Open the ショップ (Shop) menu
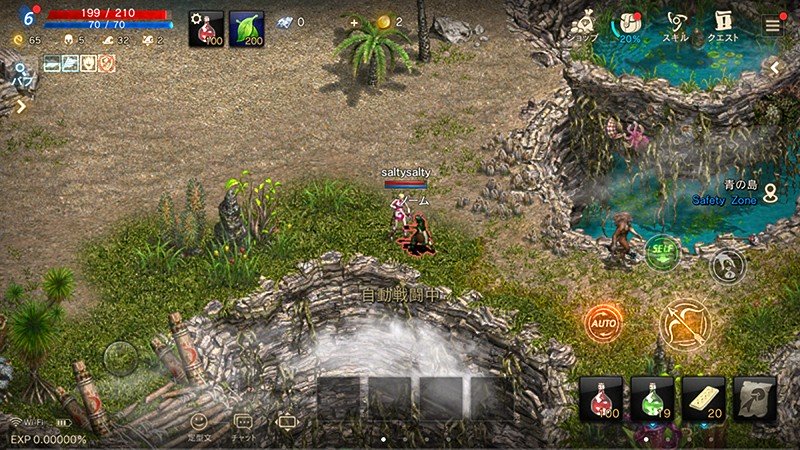This screenshot has width=800, height=450. click(585, 25)
